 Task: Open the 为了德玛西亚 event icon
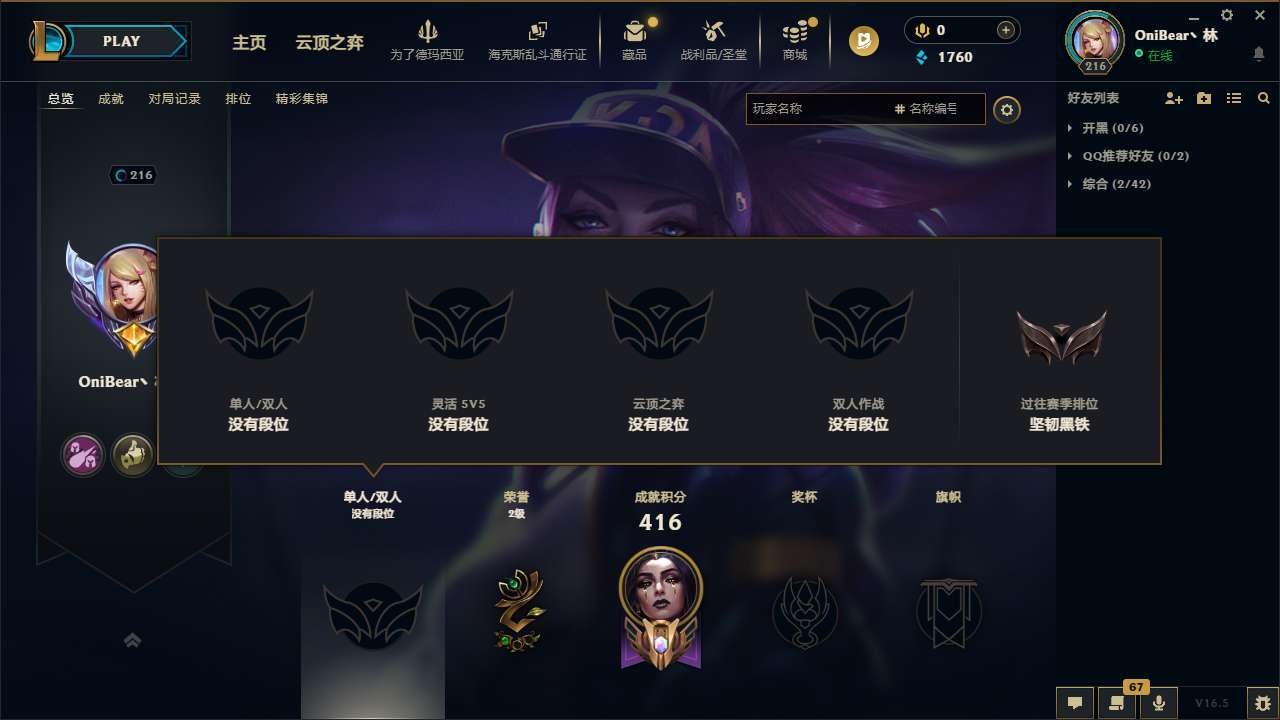(x=429, y=35)
